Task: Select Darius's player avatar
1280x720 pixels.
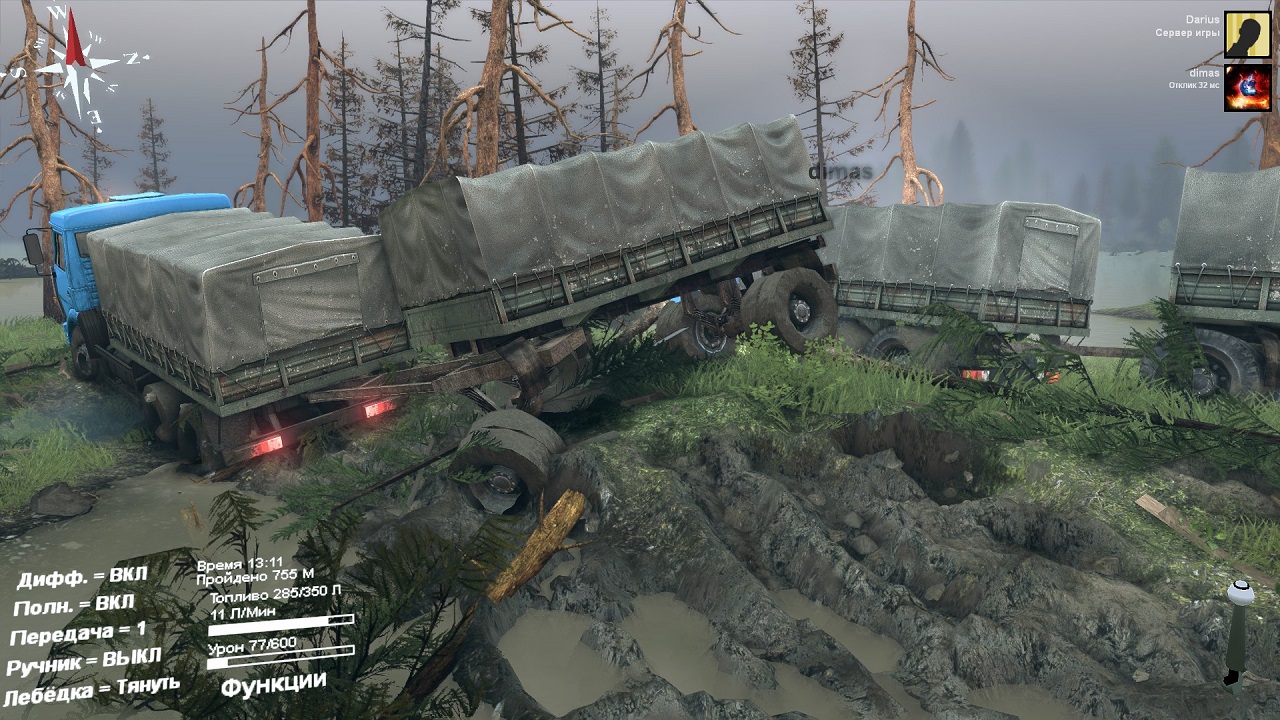Action: point(1247,35)
